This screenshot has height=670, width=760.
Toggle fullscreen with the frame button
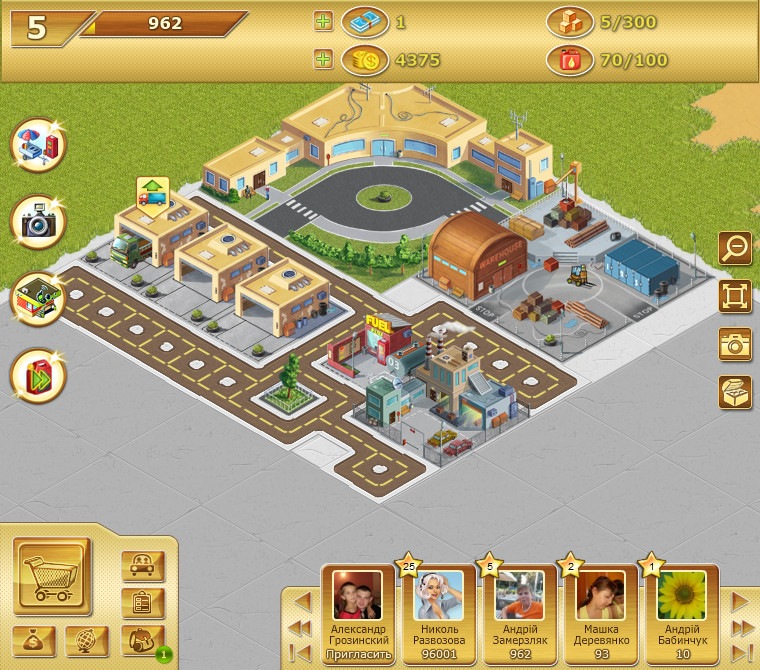(x=735, y=296)
